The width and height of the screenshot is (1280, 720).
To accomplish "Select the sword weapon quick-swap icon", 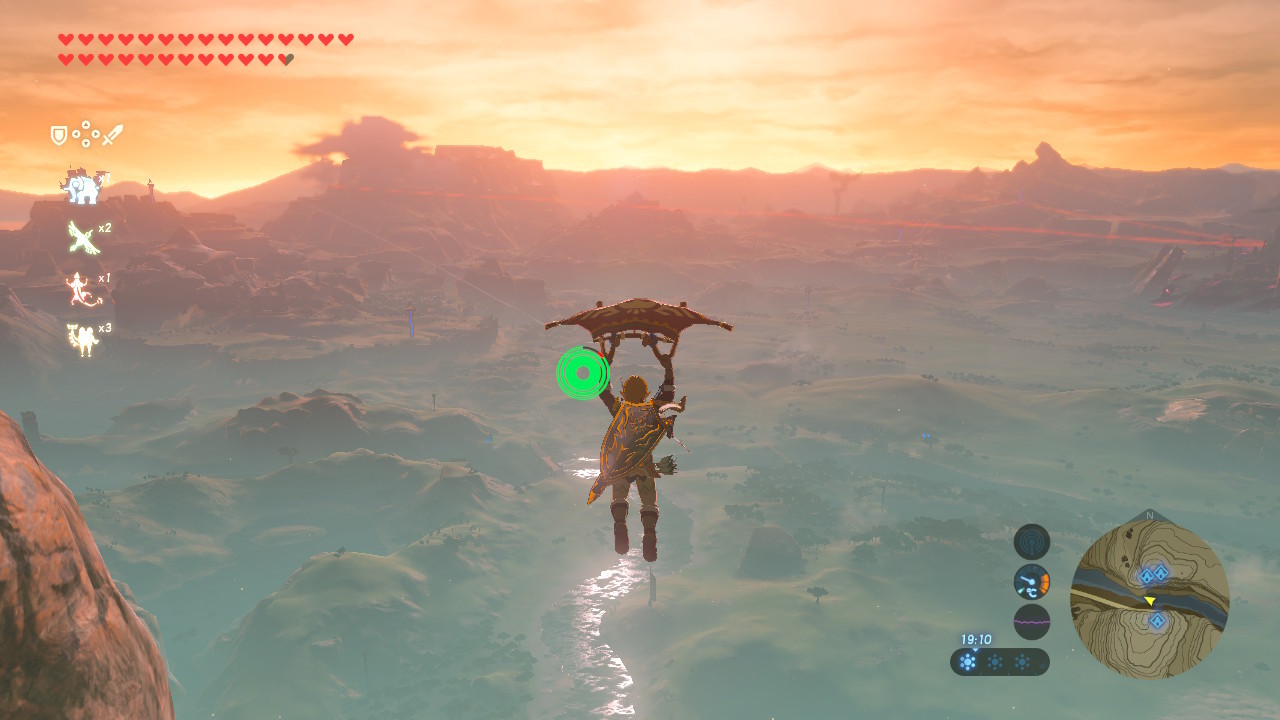I will (x=112, y=135).
